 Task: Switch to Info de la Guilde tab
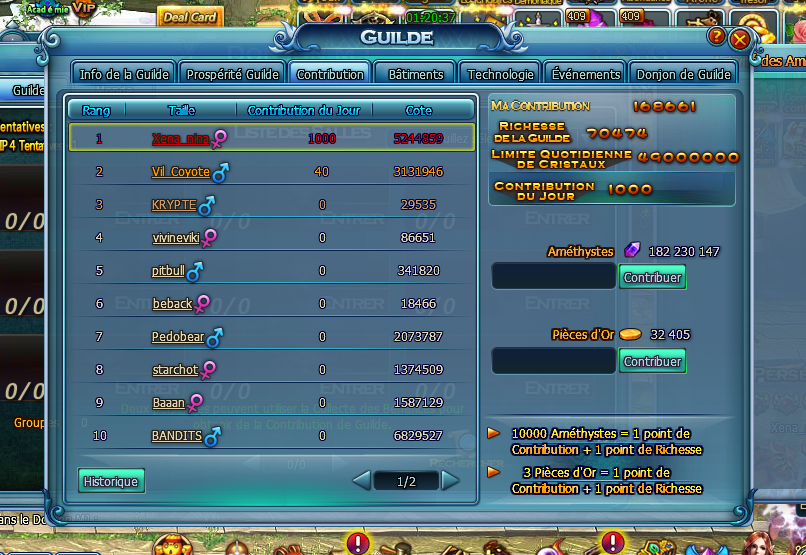[x=125, y=74]
